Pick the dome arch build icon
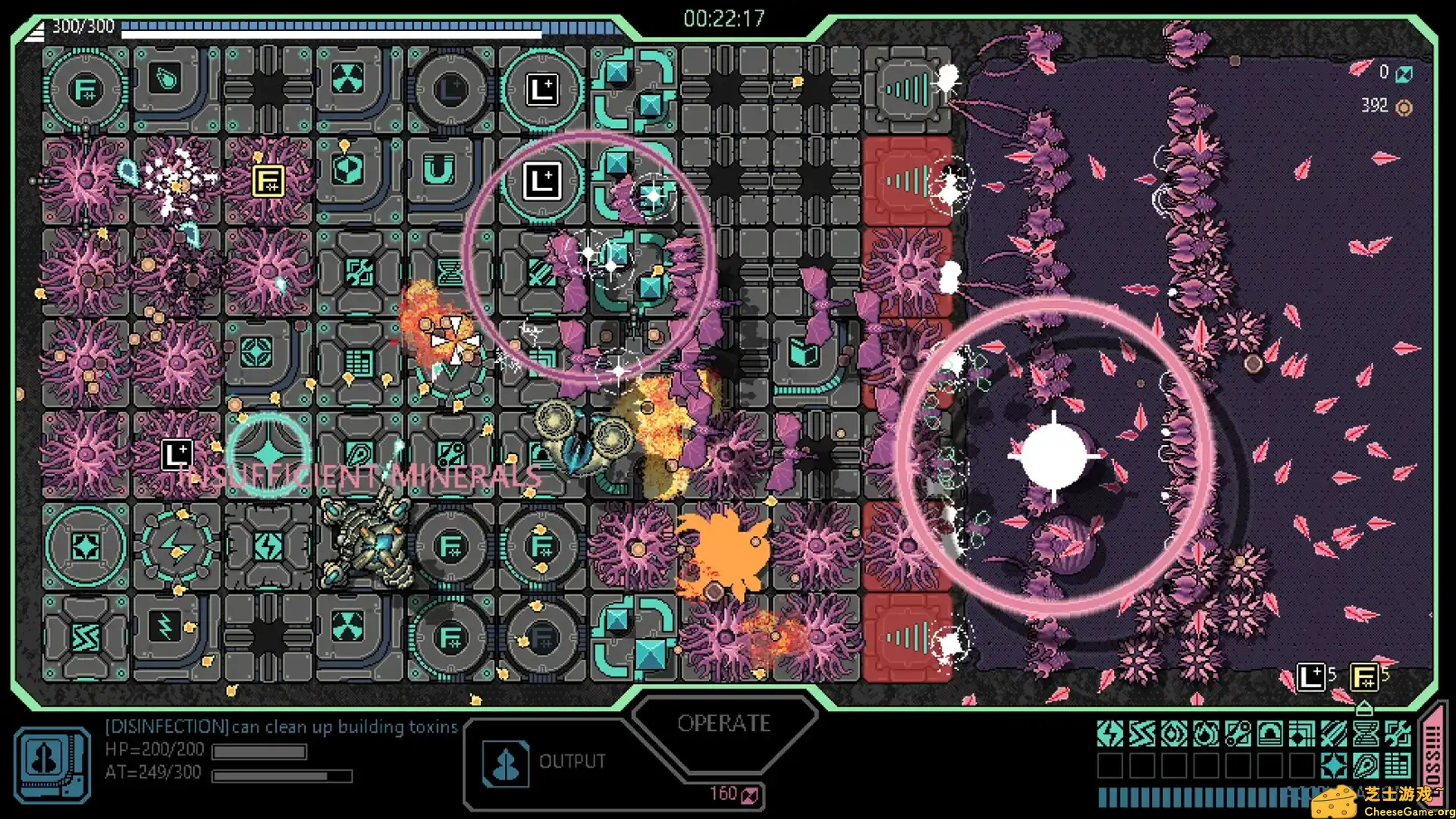Image resolution: width=1456 pixels, height=819 pixels. pos(1270,734)
